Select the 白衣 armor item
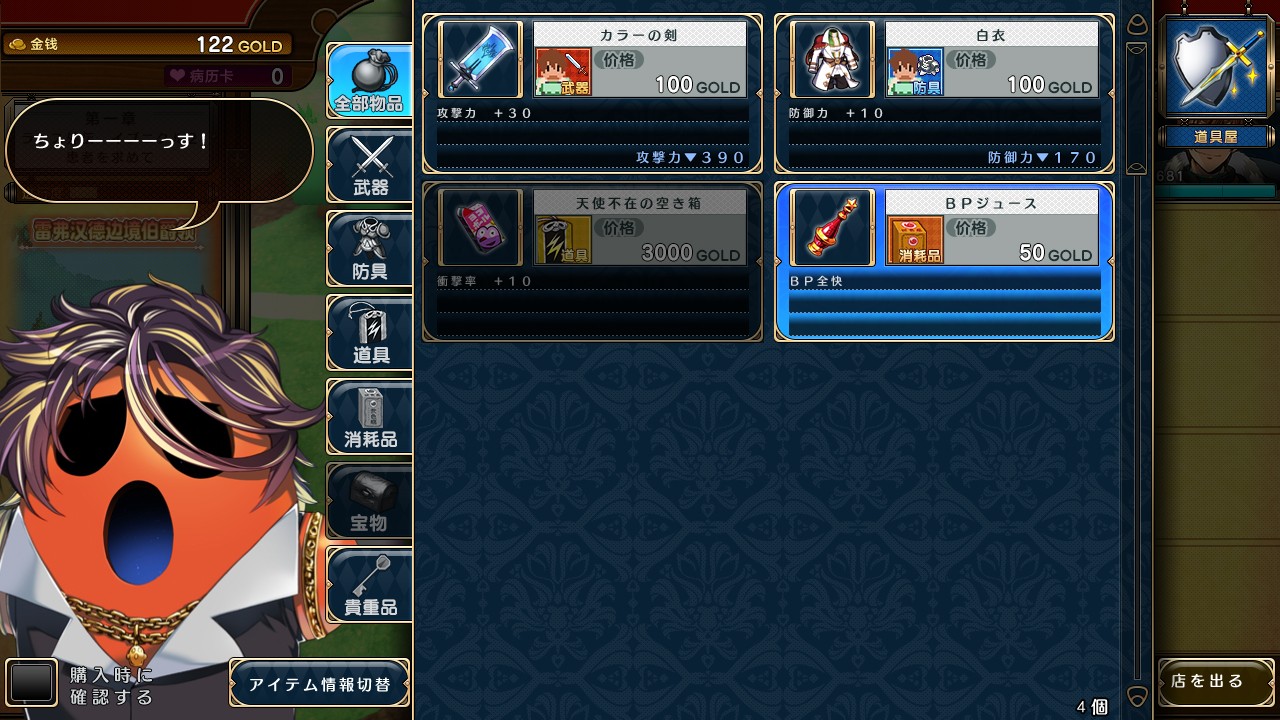Viewport: 1280px width, 720px height. (944, 93)
